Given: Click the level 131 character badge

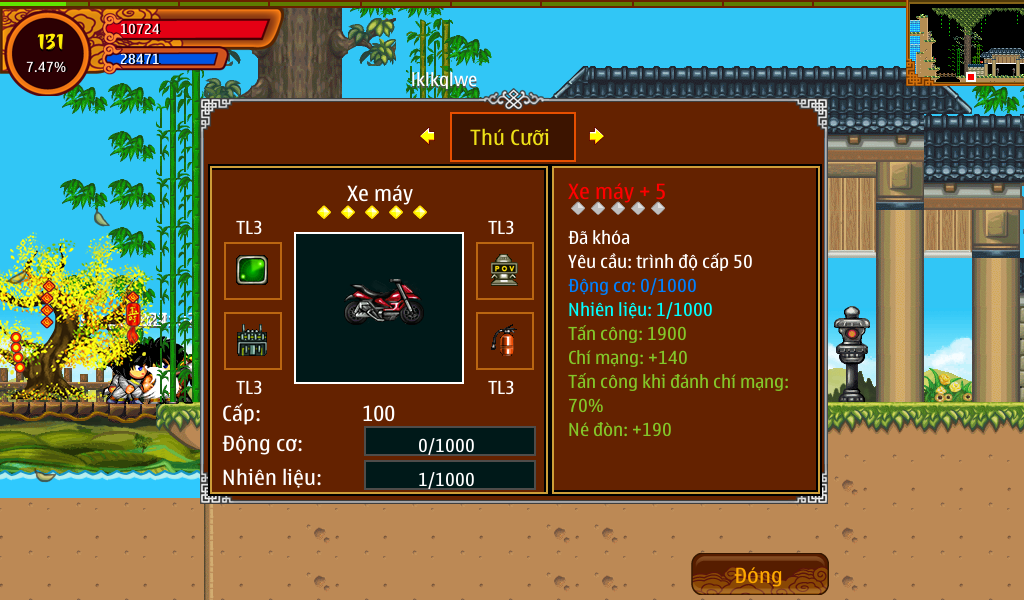Looking at the screenshot, I should pos(47,52).
